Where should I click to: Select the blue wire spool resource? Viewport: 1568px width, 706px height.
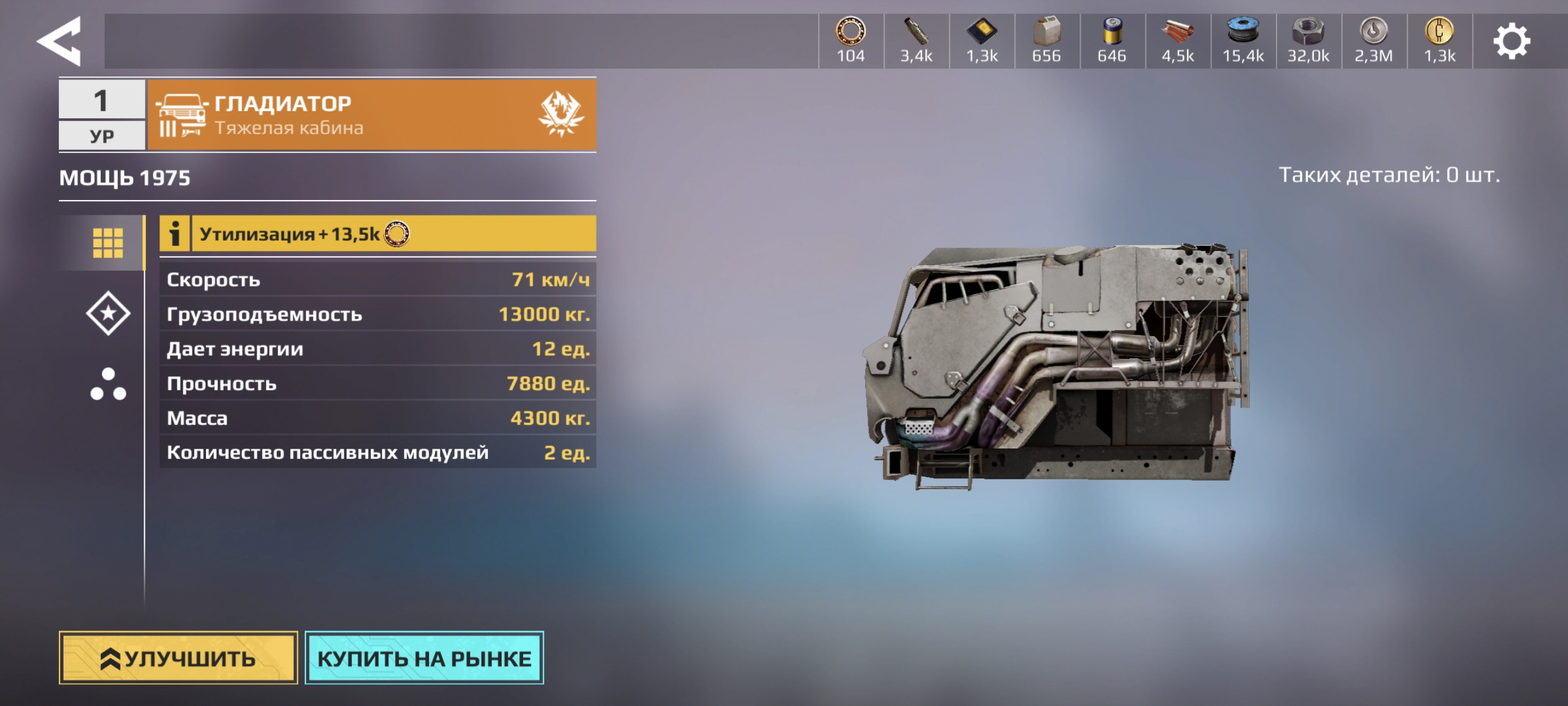[x=1243, y=32]
